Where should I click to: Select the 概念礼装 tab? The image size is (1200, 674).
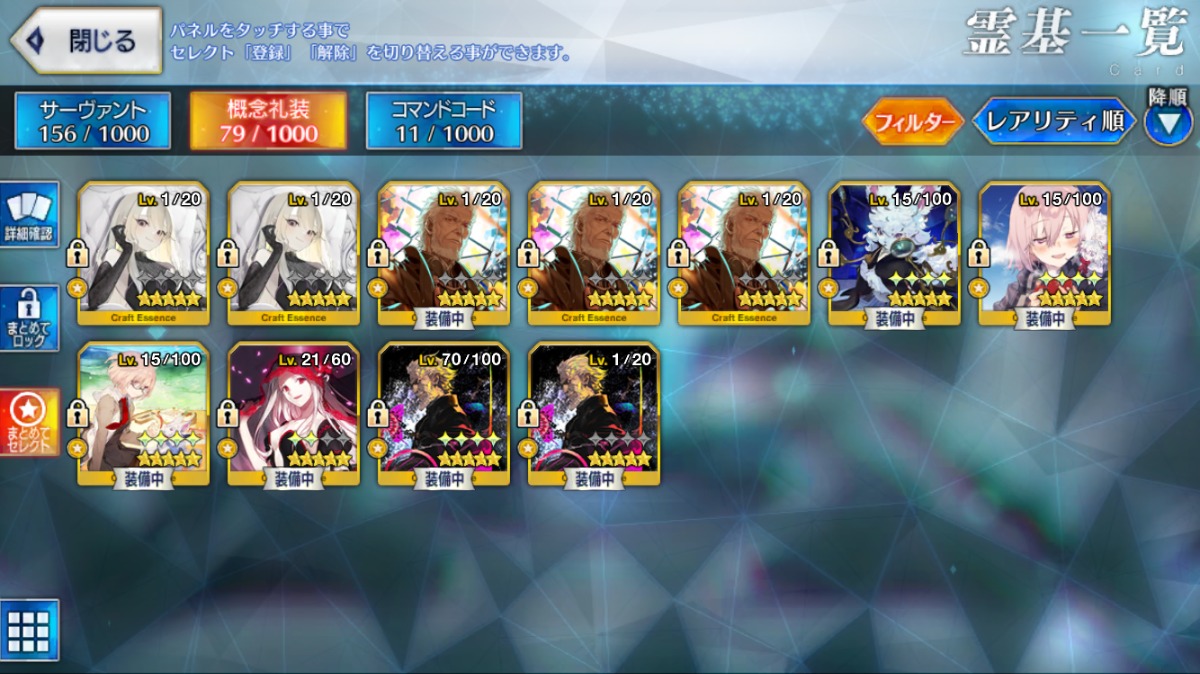click(268, 121)
